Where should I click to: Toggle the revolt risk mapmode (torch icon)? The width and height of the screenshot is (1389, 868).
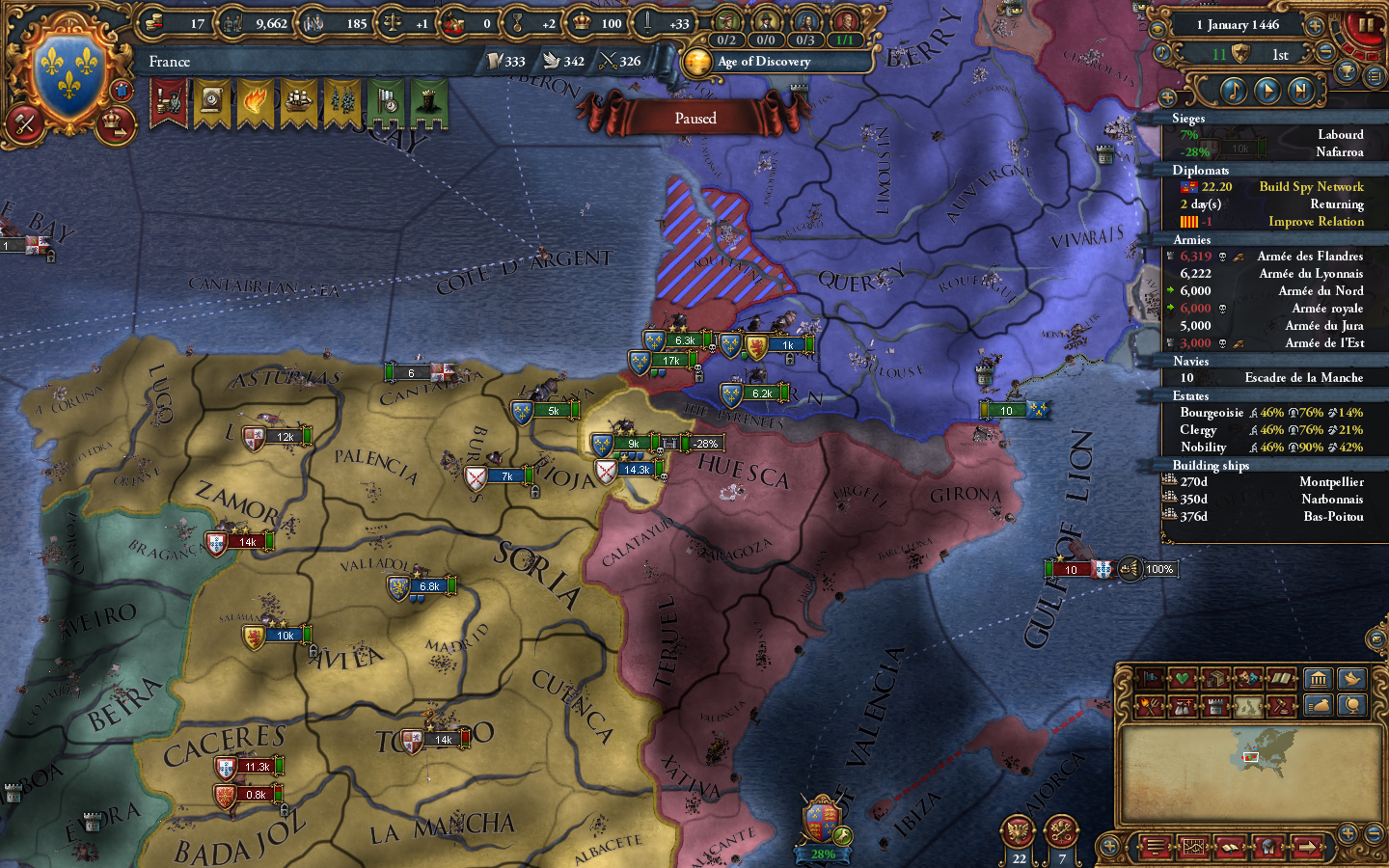(1151, 705)
